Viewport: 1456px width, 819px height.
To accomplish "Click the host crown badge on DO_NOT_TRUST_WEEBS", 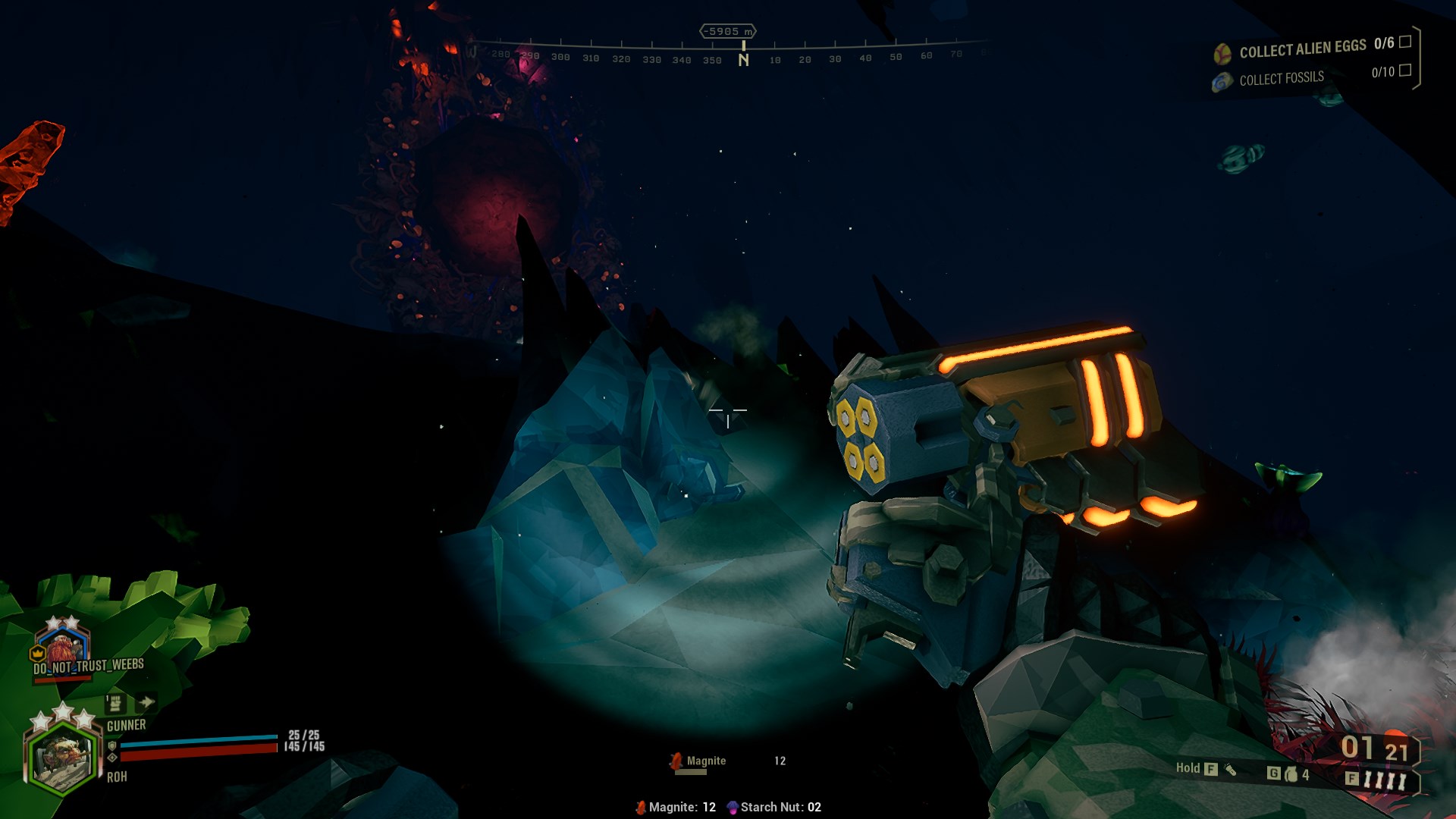I will pos(36,653).
